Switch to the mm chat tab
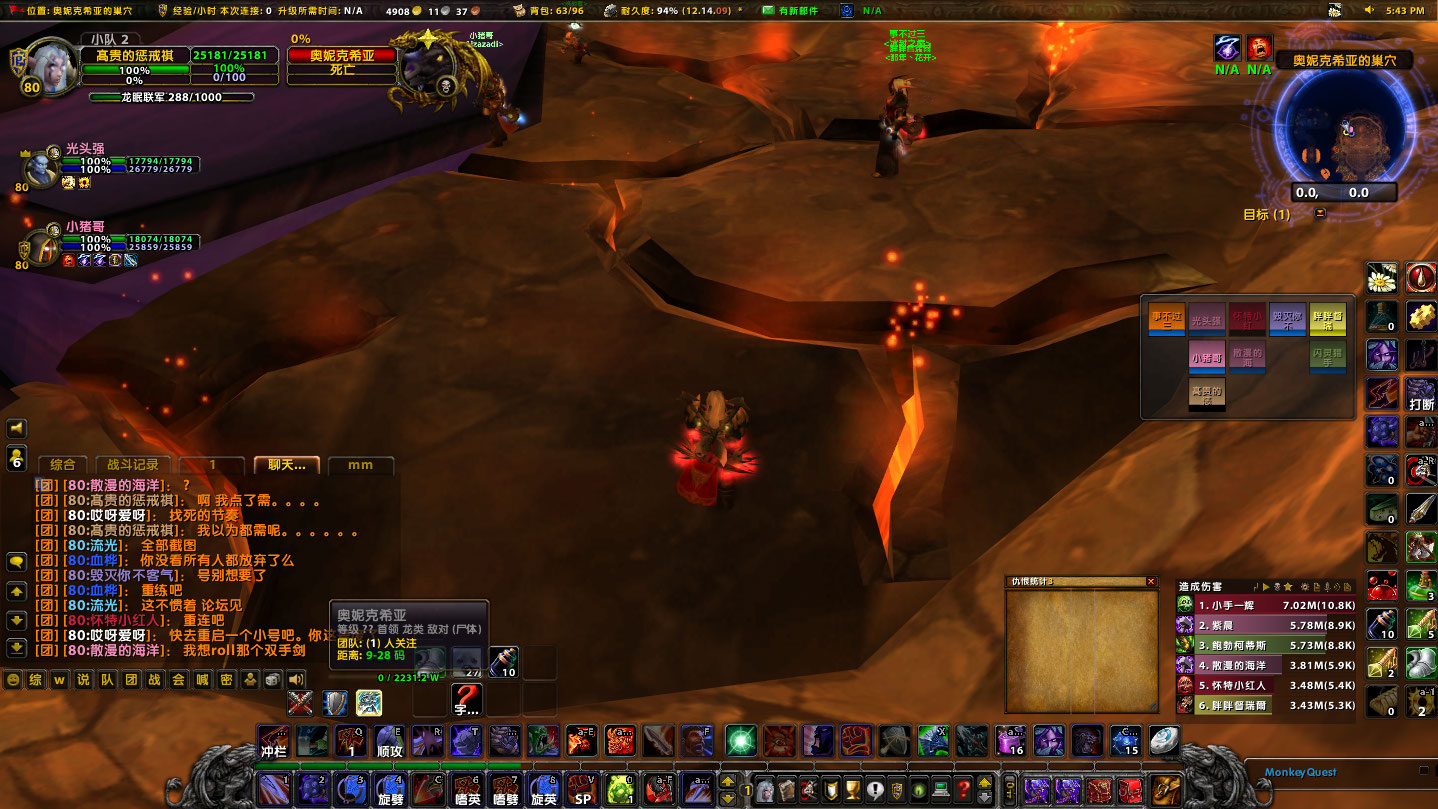This screenshot has height=809, width=1438. tap(361, 465)
